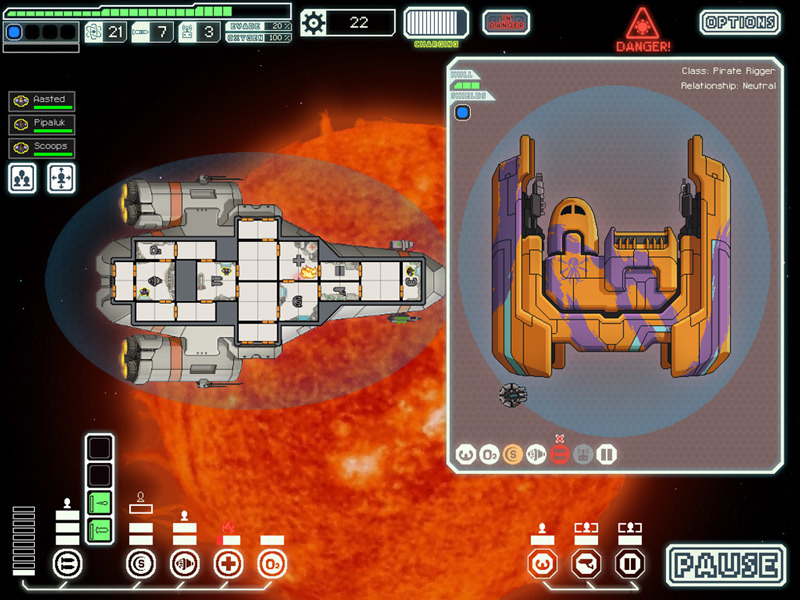This screenshot has width=800, height=600.
Task: Select the piloting subsystem icon
Action: 542,564
